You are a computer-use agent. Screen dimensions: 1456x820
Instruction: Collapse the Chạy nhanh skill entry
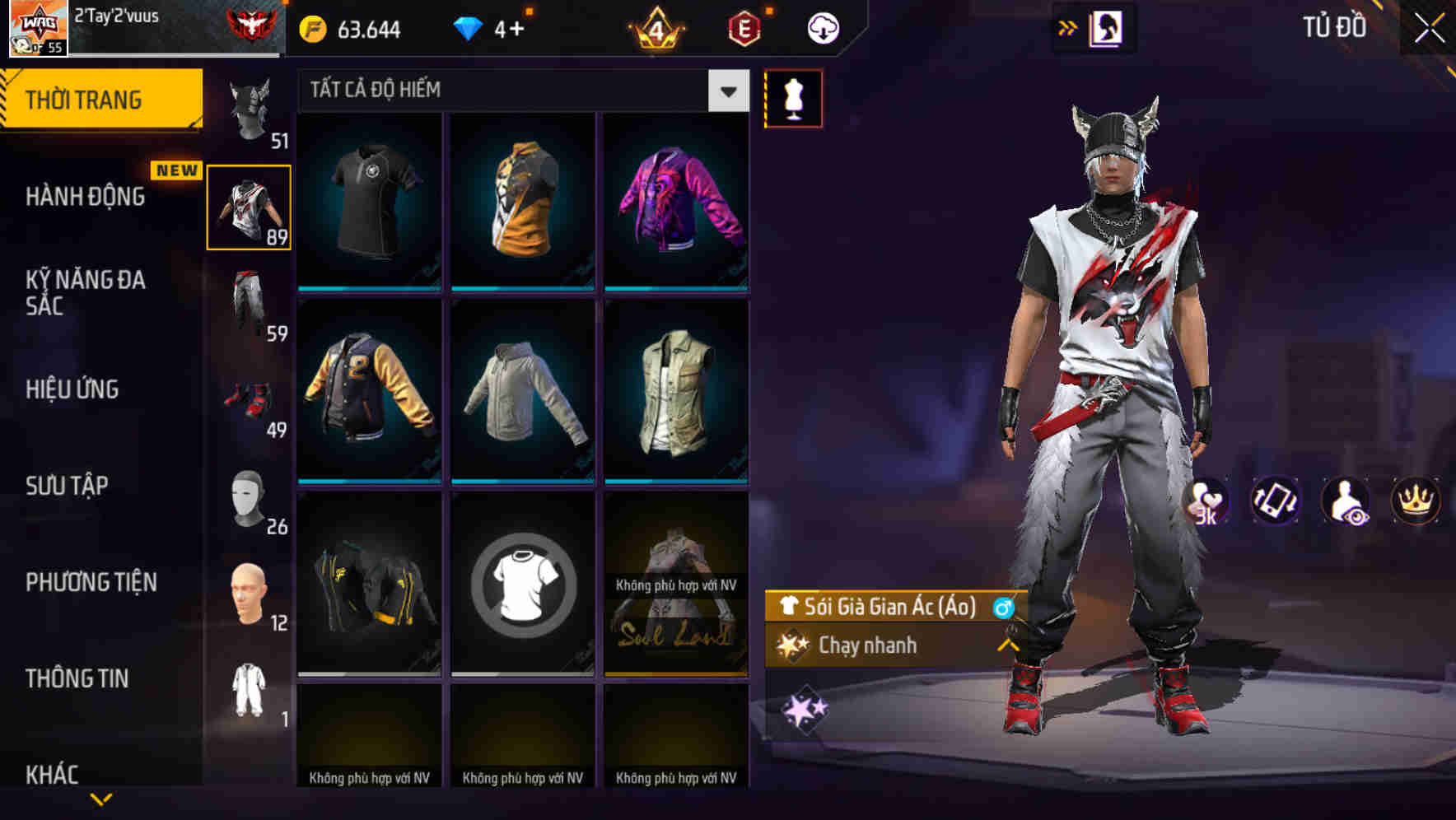(x=1006, y=645)
